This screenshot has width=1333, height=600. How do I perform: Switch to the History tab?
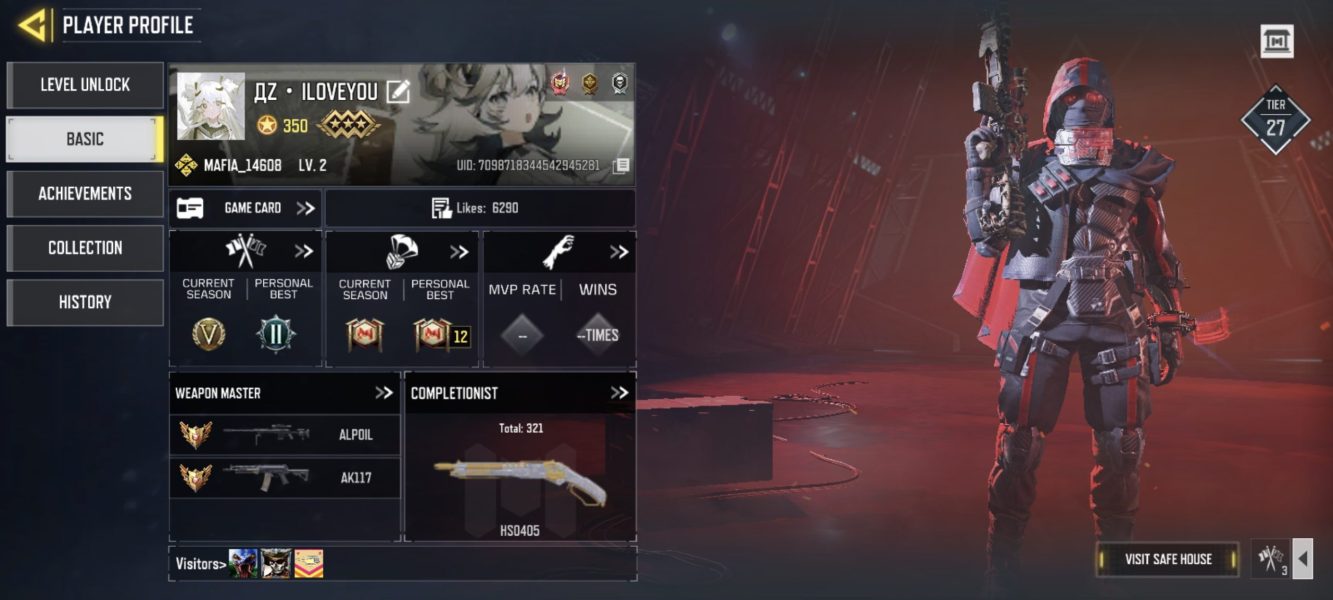click(85, 302)
